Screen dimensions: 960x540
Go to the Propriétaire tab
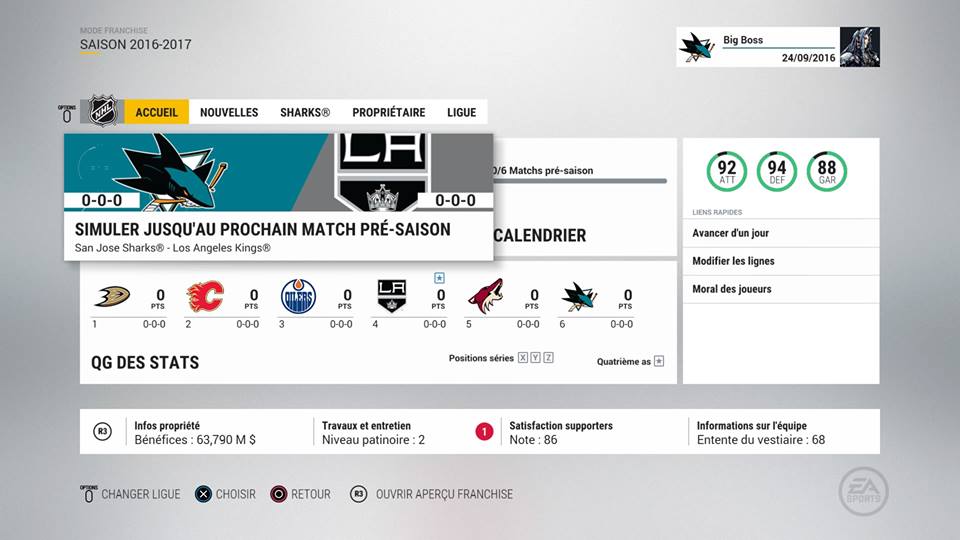click(389, 112)
